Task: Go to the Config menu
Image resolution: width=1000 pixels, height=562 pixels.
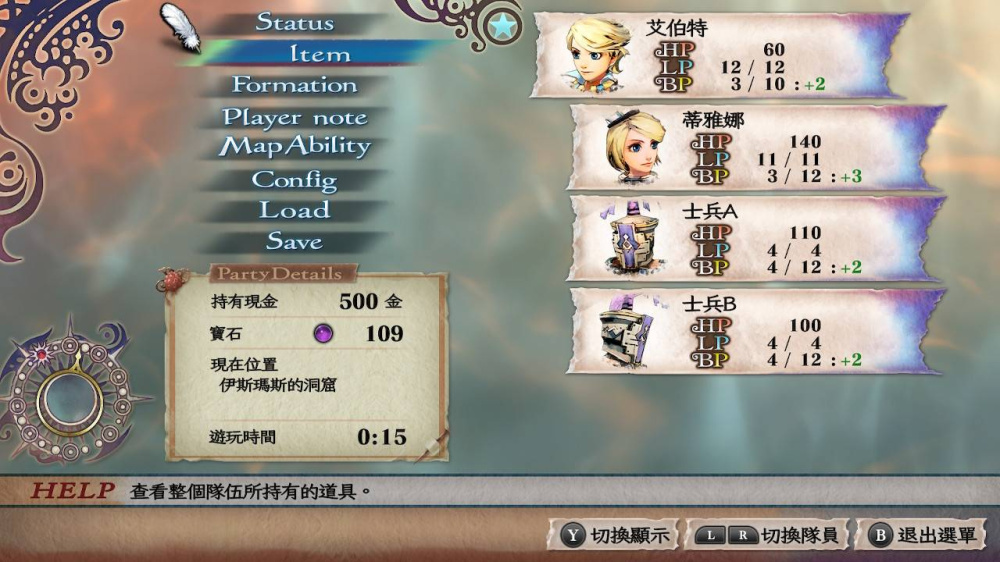Action: 294,180
